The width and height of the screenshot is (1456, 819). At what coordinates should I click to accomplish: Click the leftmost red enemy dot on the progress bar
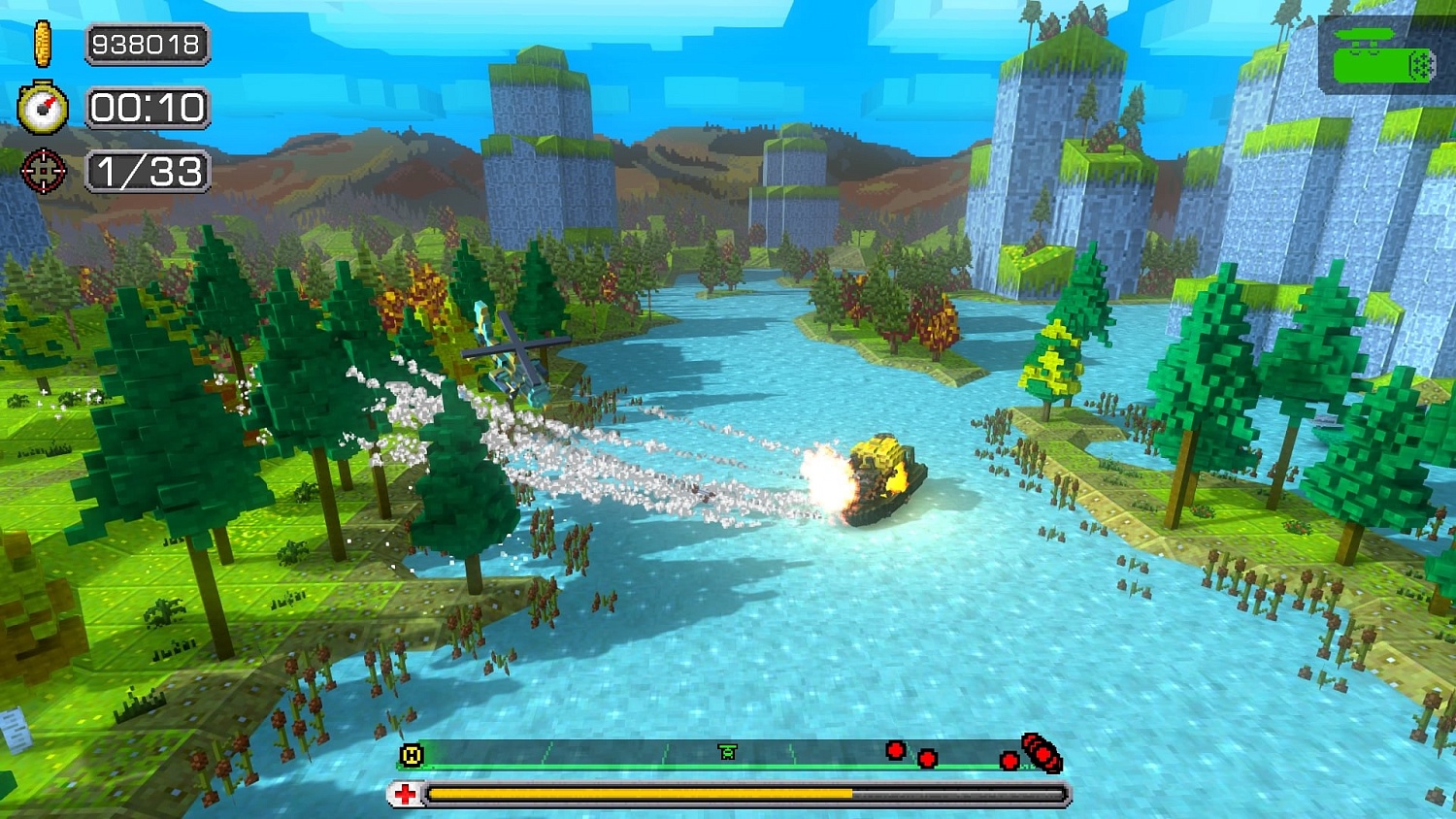[893, 748]
